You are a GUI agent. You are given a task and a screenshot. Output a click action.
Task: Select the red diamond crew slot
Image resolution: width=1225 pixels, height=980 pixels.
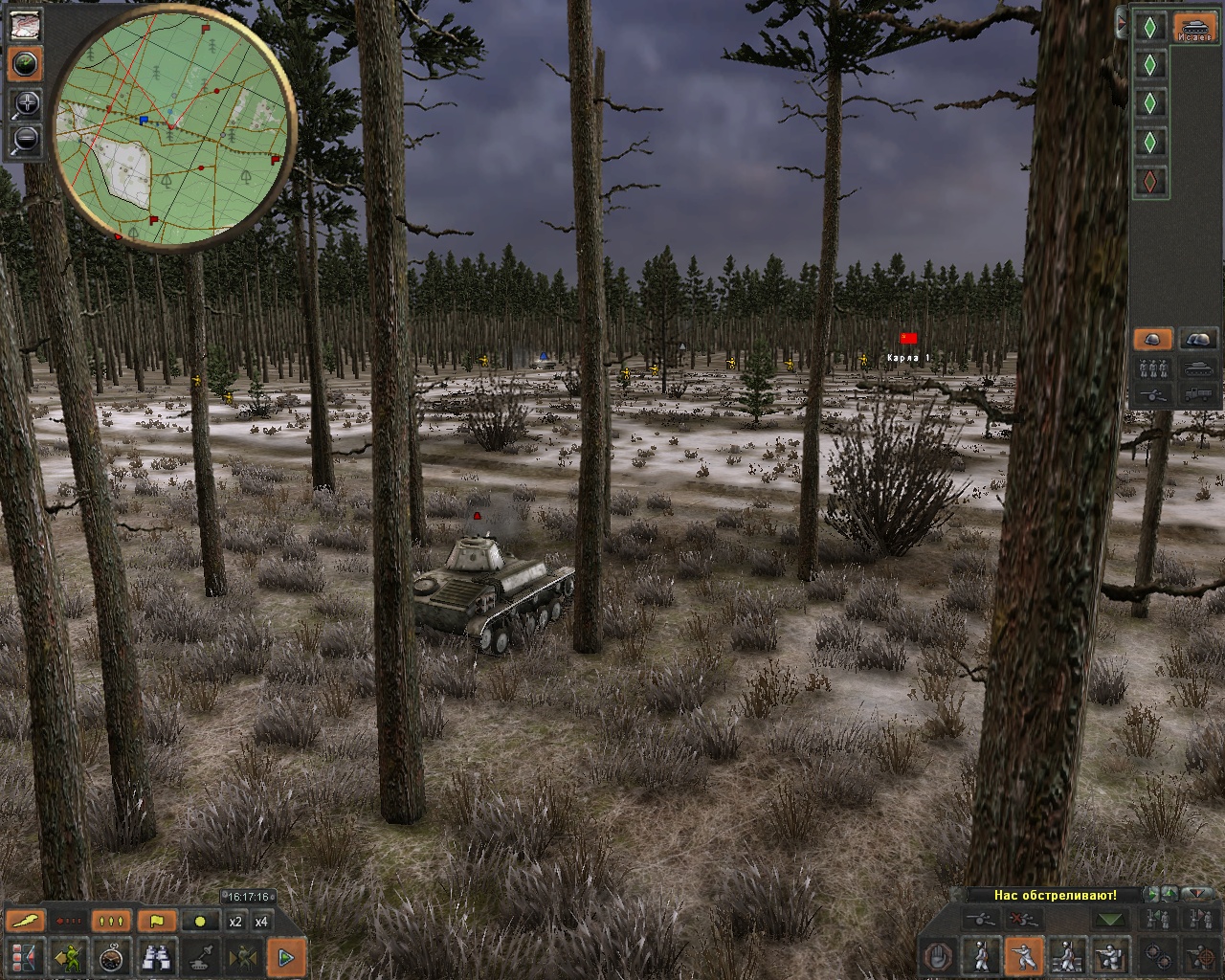click(x=1150, y=181)
